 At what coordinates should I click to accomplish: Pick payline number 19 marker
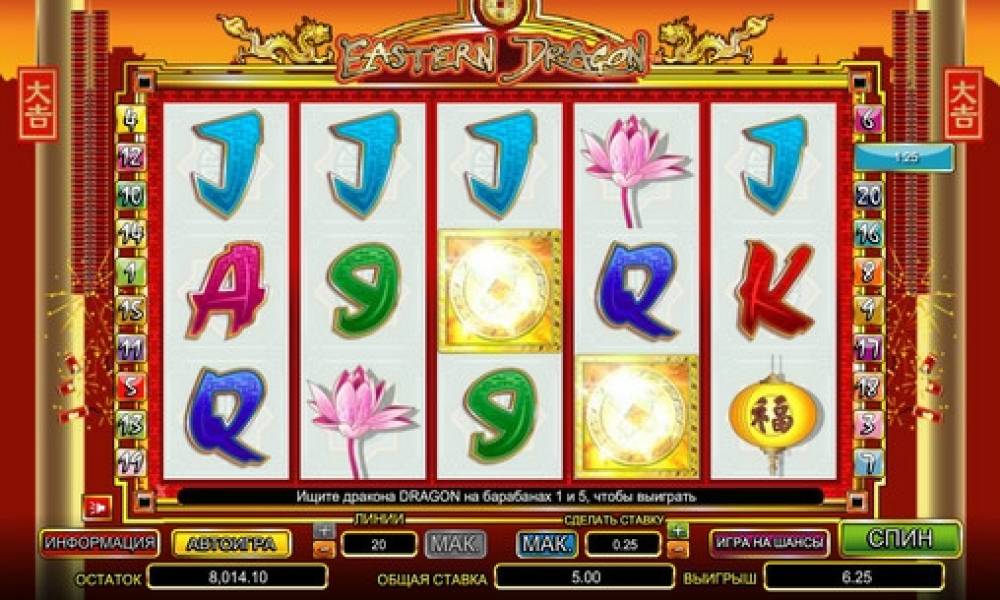click(x=131, y=460)
